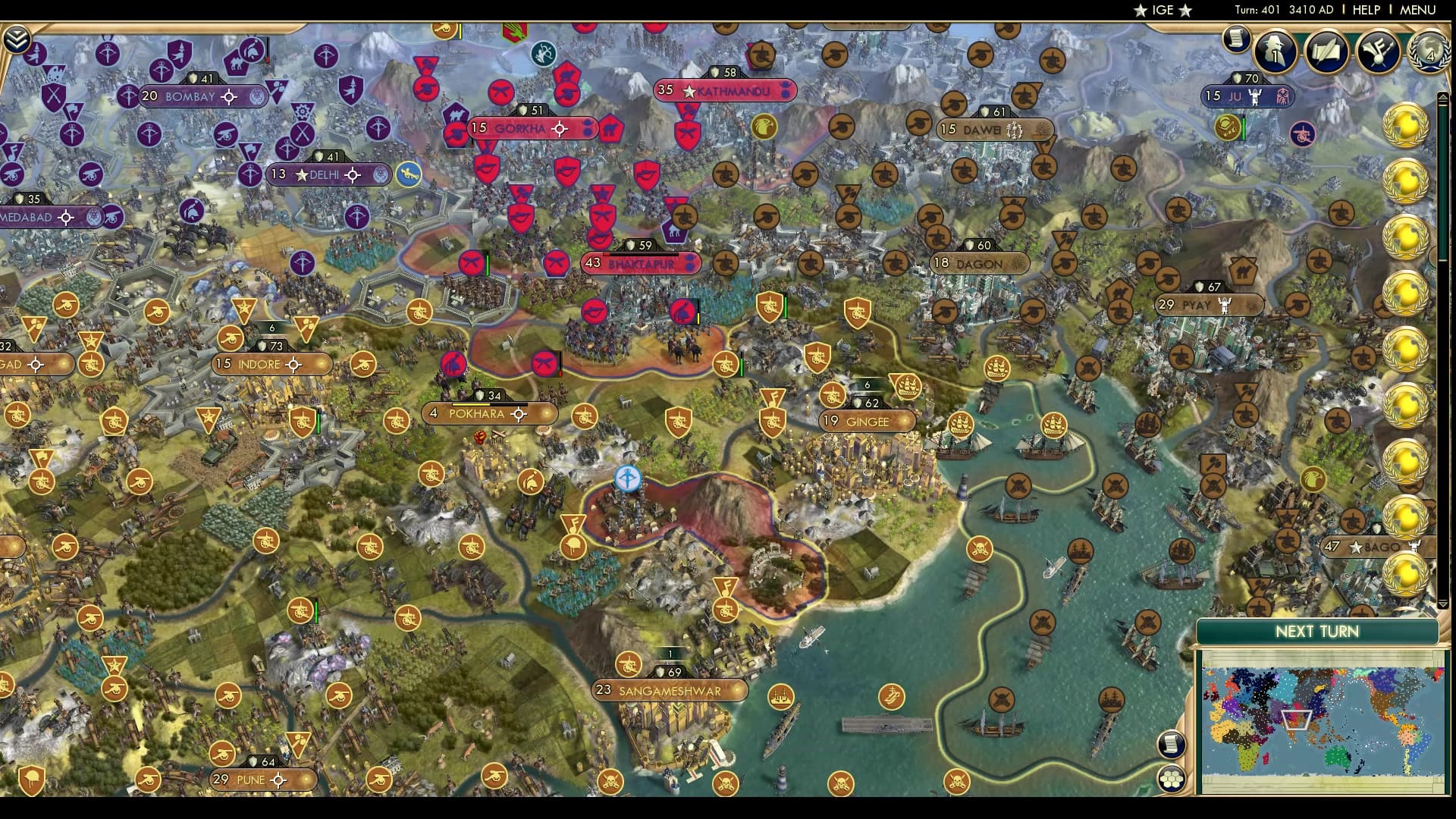Screen dimensions: 1456x819
Task: Open the Diplomacy globe icon showing 4
Action: tap(1429, 52)
